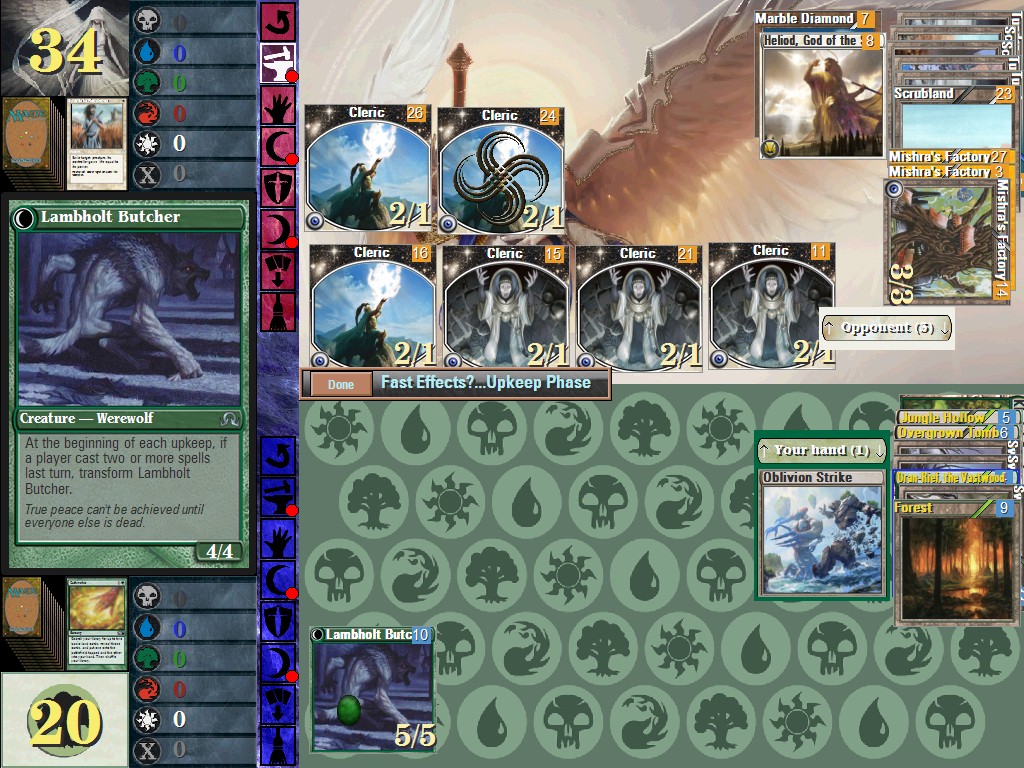
Task: Target the Cleric token numbered 24
Action: click(x=500, y=171)
